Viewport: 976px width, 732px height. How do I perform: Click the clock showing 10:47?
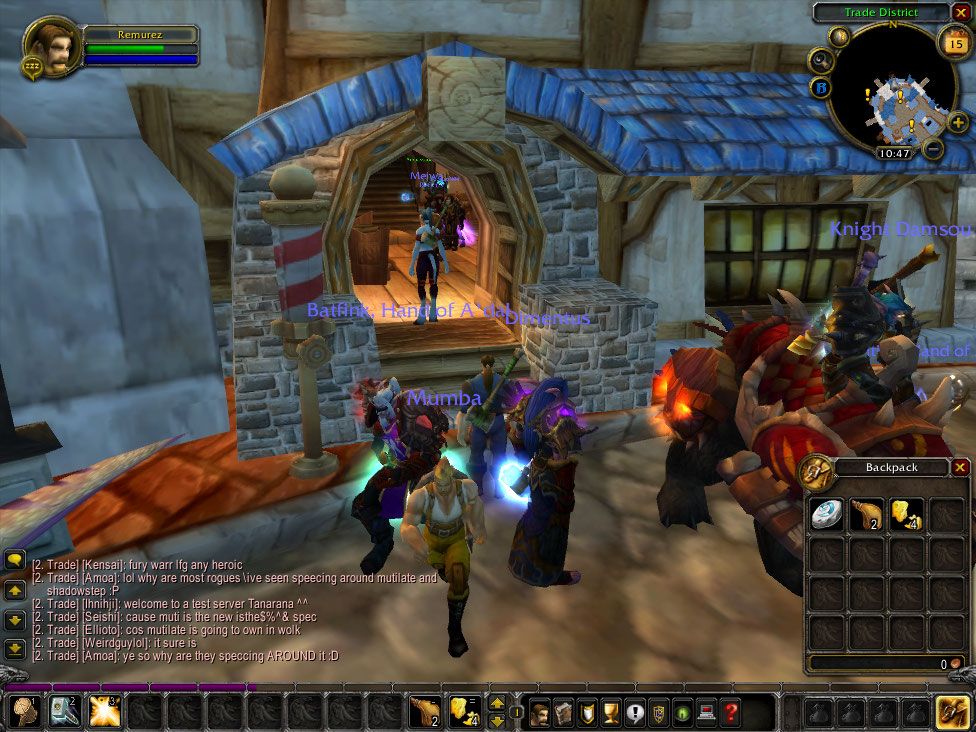point(892,153)
